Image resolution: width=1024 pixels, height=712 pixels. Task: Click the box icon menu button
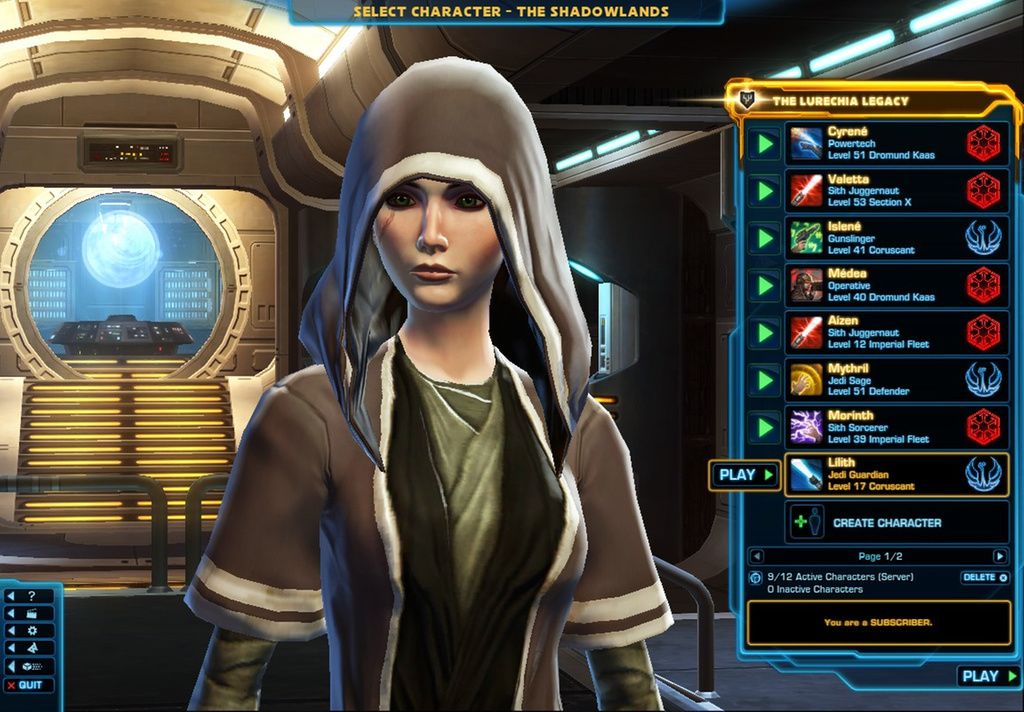tap(30, 666)
